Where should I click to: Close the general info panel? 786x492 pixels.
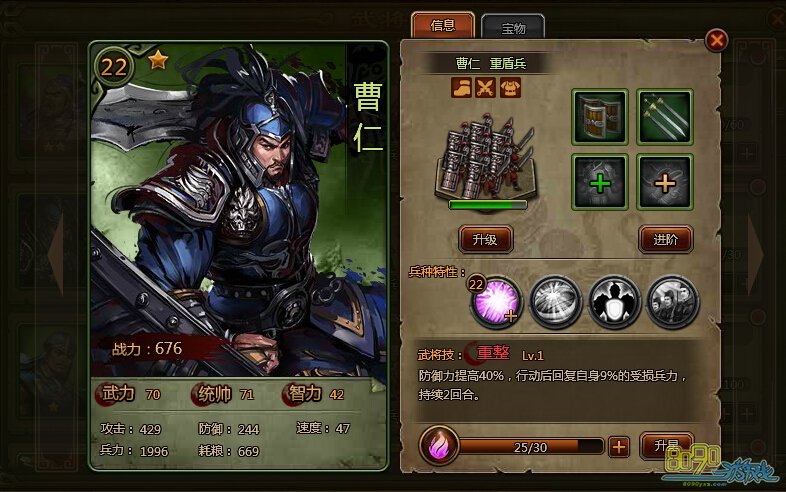716,40
